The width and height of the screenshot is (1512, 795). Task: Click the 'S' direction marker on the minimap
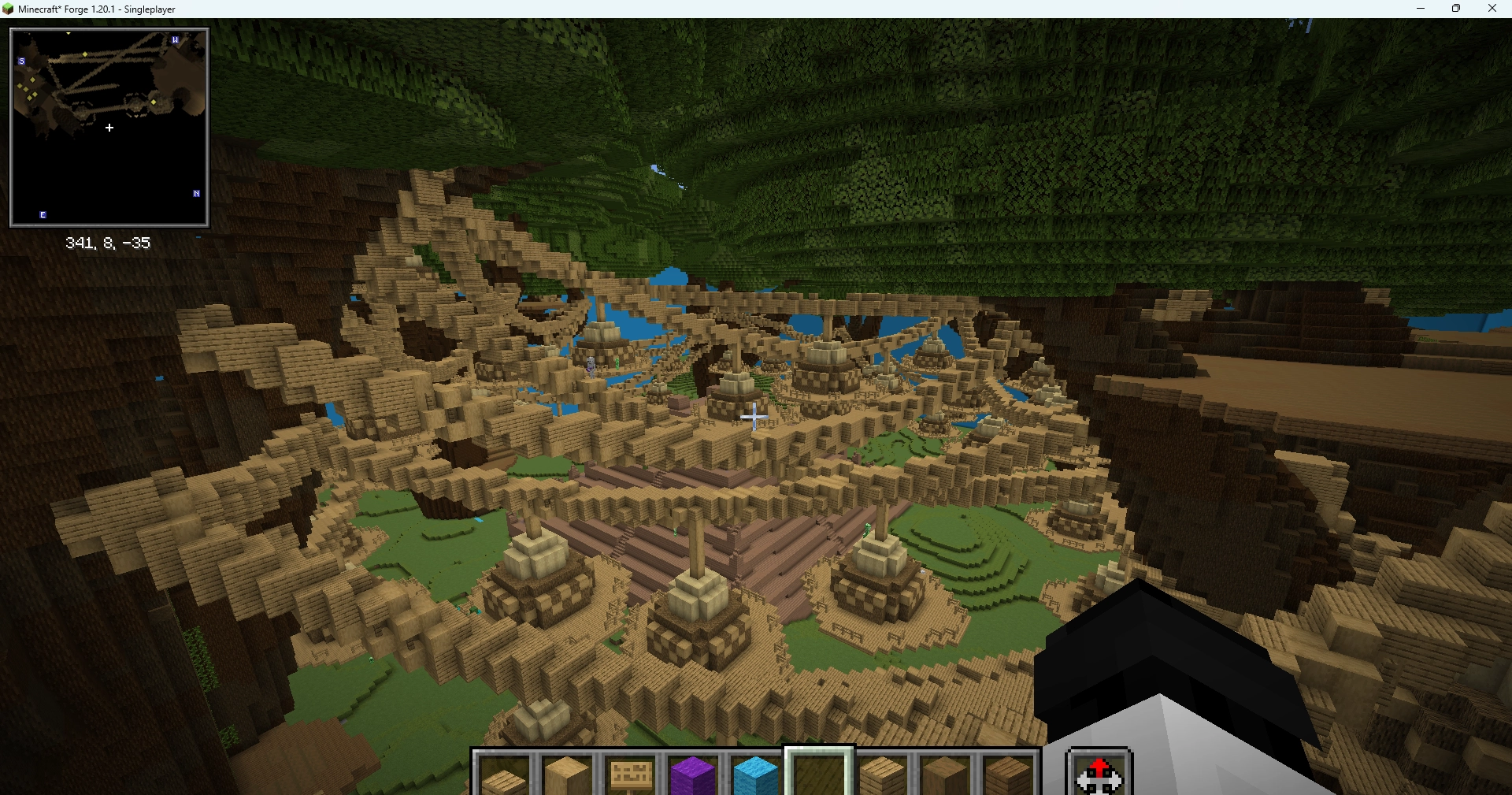(x=21, y=61)
